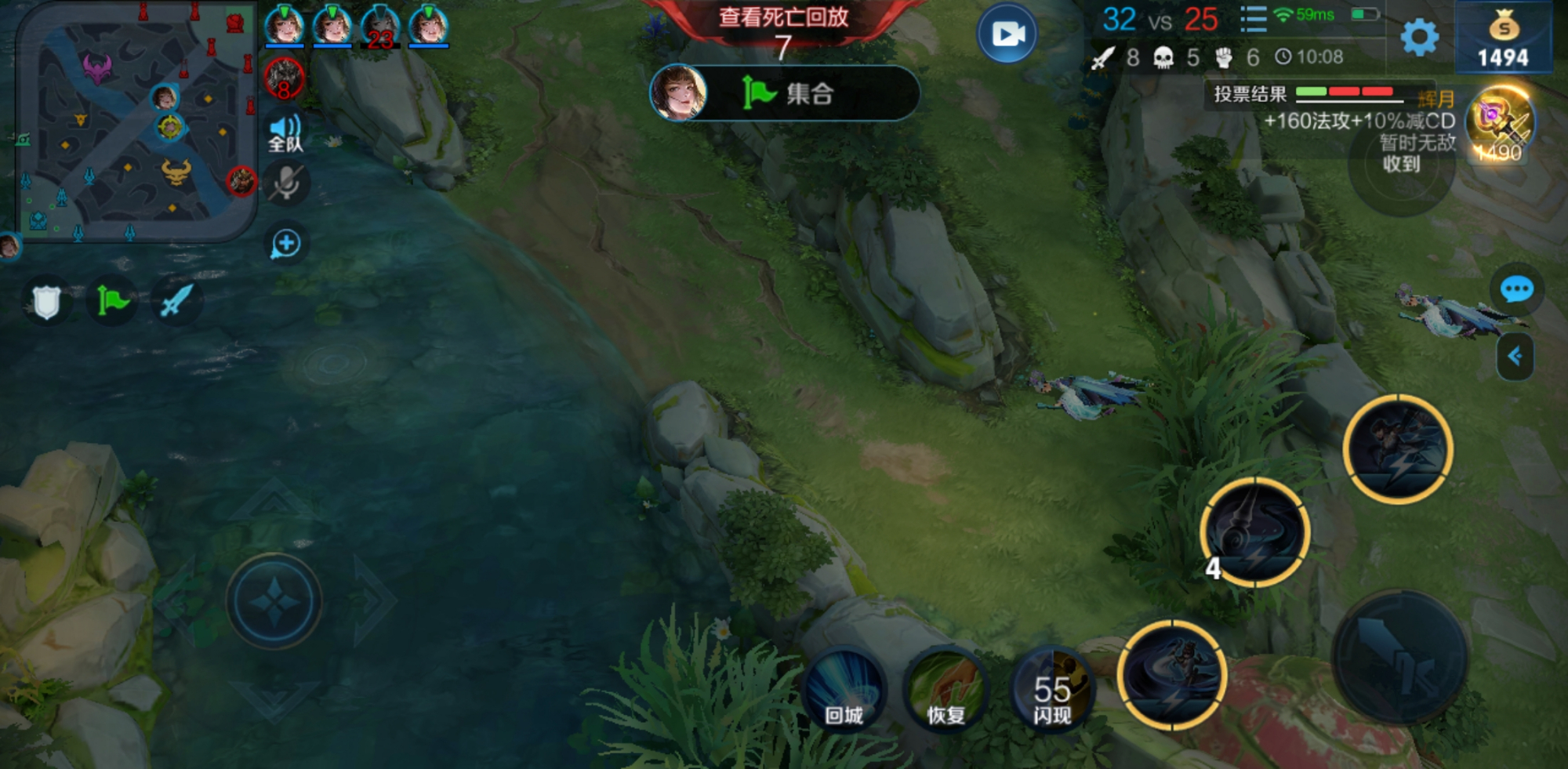Watch the death replay banner
This screenshot has width=1568, height=769.
[783, 17]
